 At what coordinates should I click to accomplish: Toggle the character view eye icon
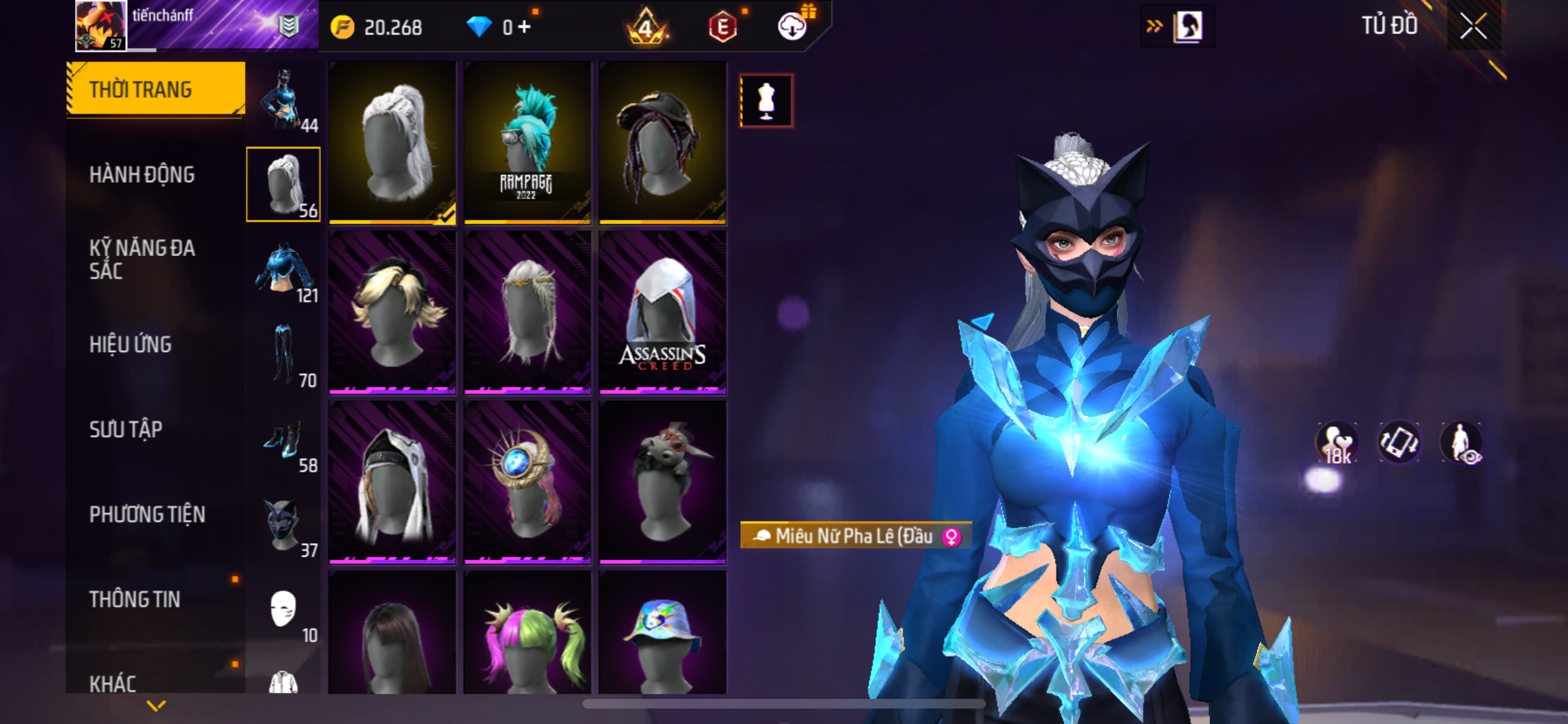click(1461, 443)
